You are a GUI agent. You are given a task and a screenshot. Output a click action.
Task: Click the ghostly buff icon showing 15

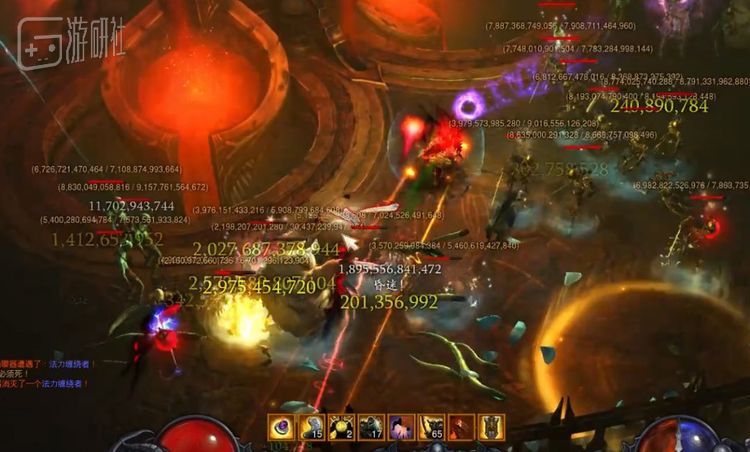[311, 427]
